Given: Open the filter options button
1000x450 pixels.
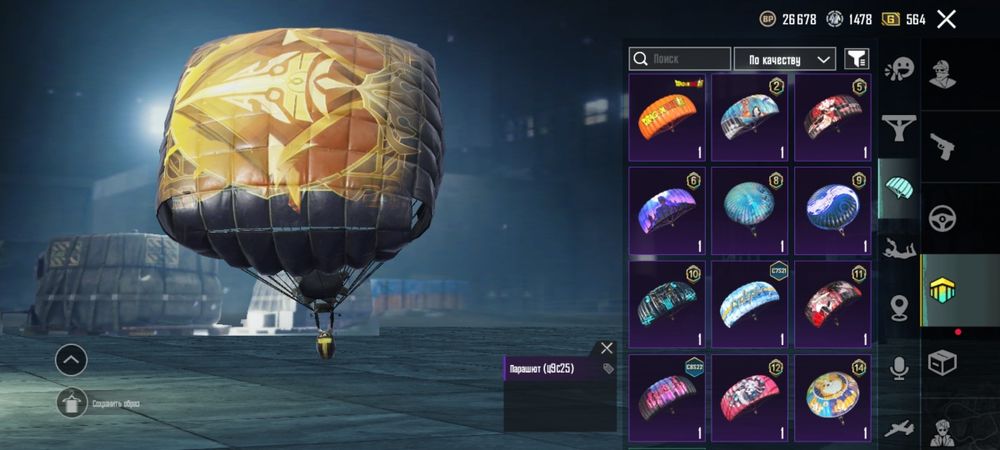Looking at the screenshot, I should pos(856,59).
